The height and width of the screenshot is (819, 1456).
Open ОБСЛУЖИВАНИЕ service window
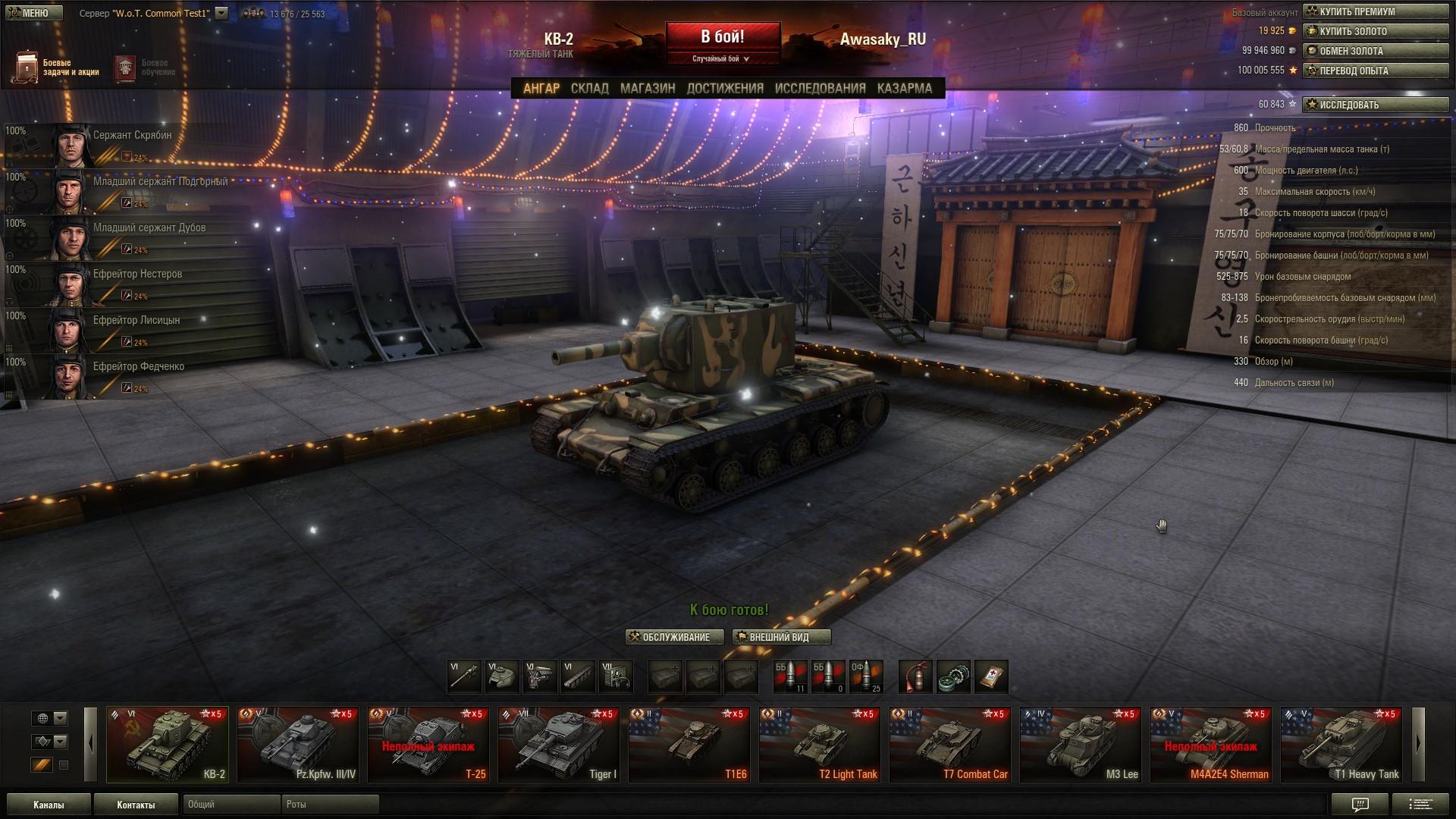[674, 637]
